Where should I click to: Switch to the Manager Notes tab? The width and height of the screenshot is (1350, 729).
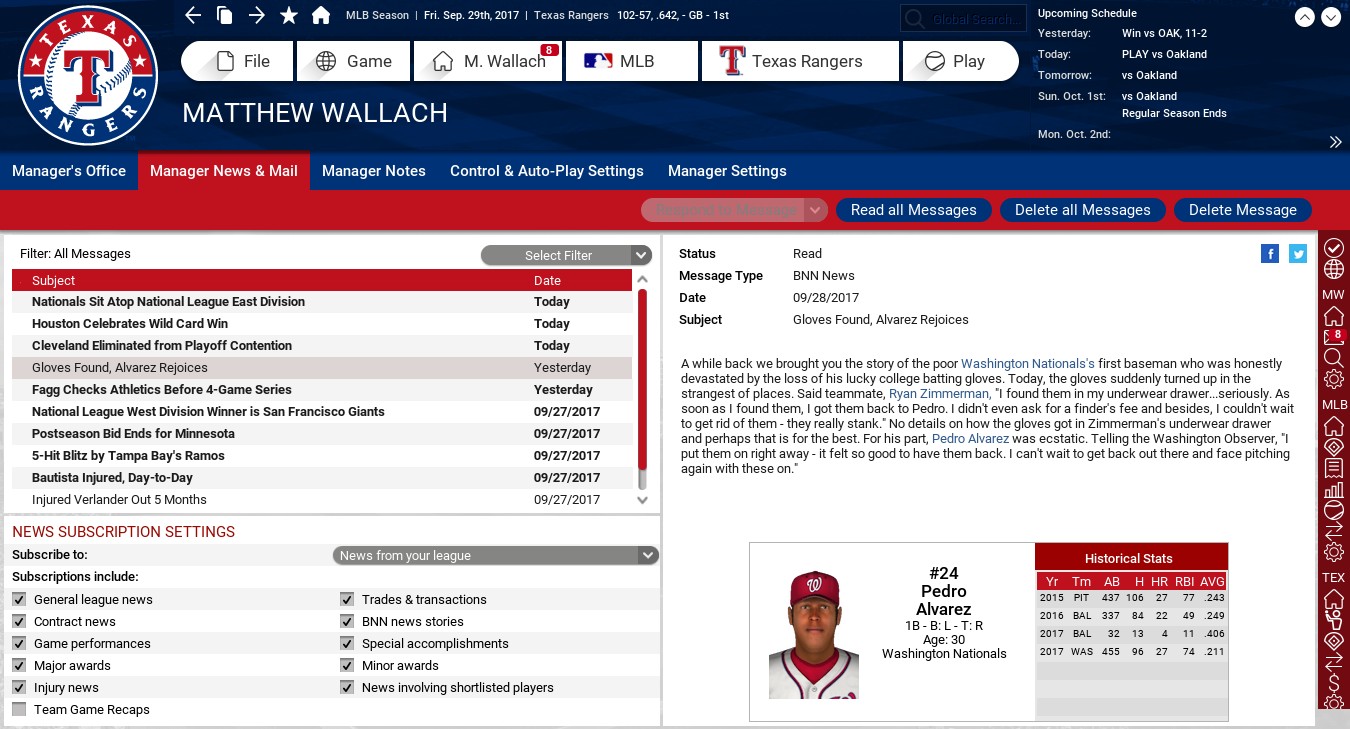[x=373, y=171]
